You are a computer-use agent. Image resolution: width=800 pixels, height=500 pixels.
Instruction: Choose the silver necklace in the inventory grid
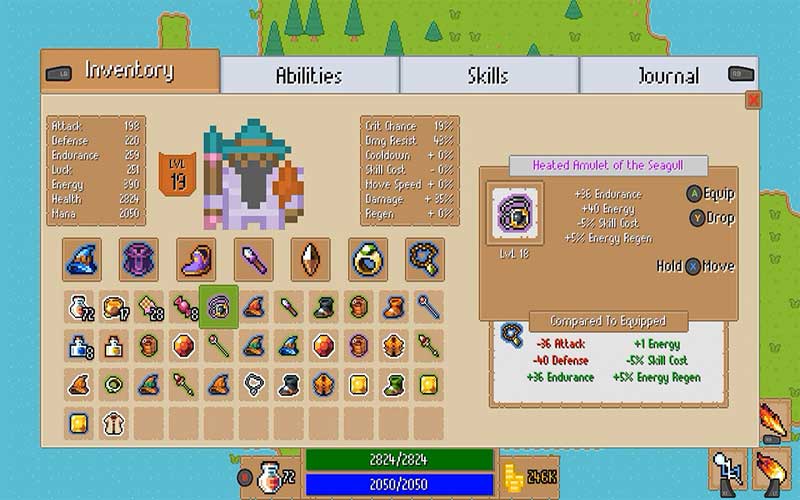click(x=253, y=383)
